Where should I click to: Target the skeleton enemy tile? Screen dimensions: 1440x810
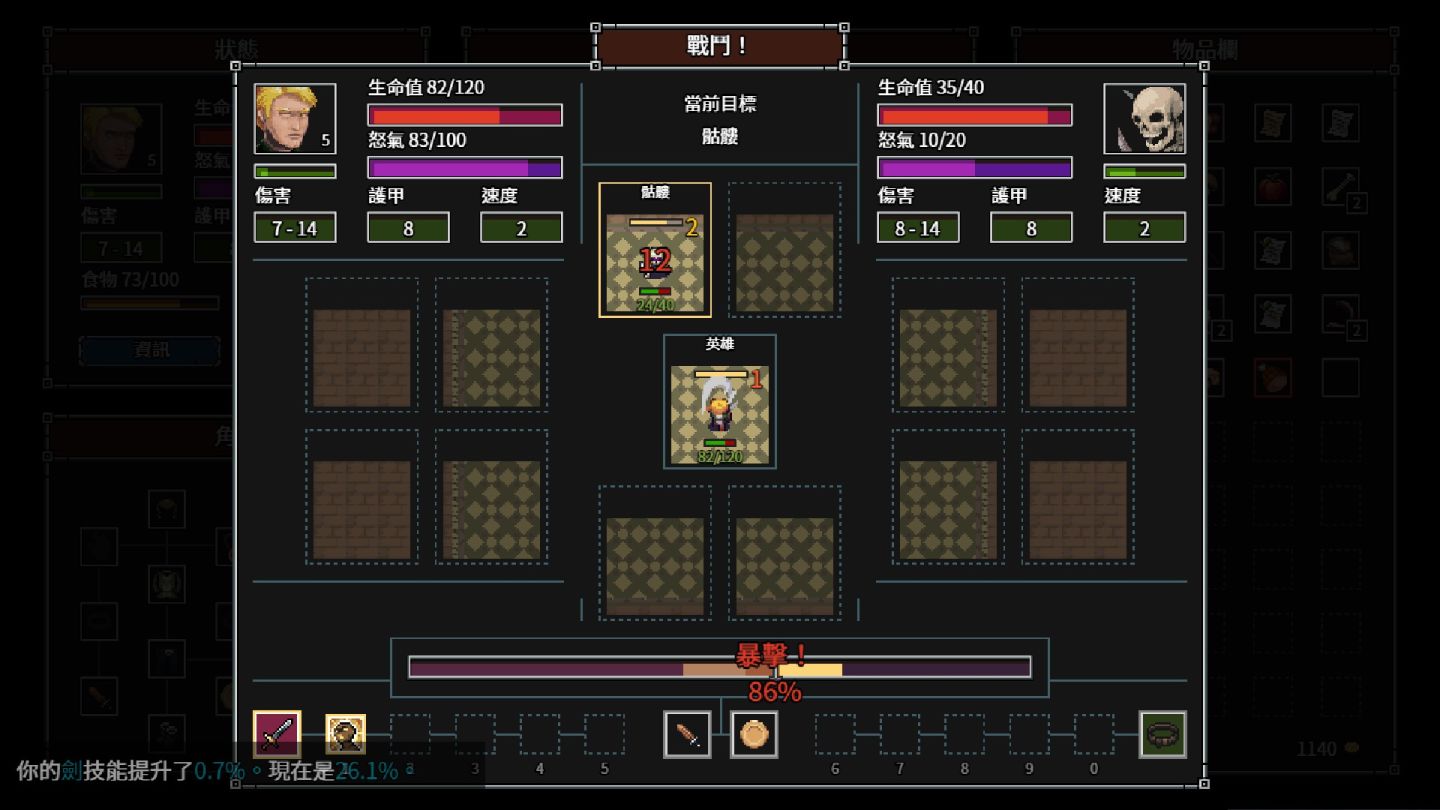click(x=655, y=251)
